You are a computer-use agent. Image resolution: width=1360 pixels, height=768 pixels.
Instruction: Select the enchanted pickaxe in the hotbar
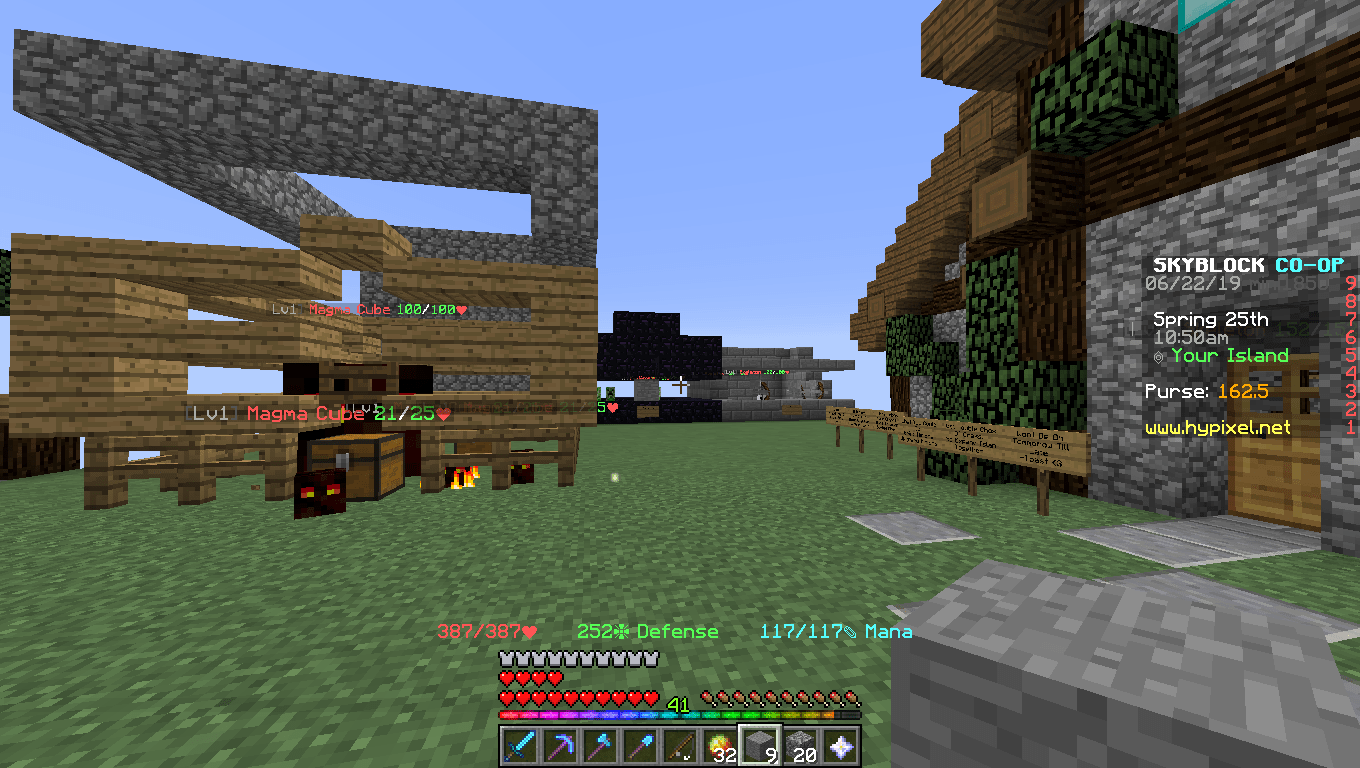559,744
